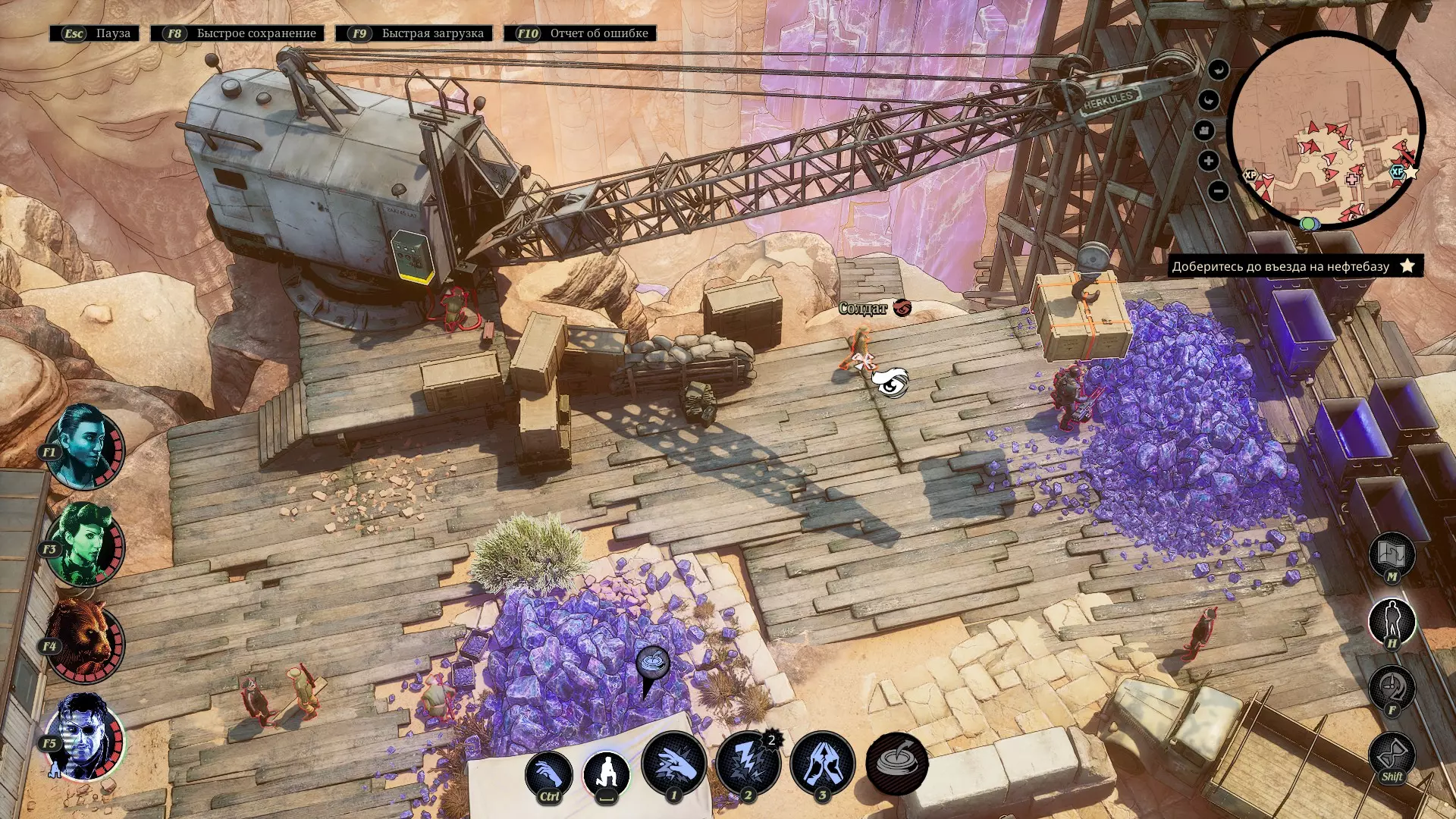Select the sunglasses man character portrait
The image size is (1456, 819).
[86, 737]
